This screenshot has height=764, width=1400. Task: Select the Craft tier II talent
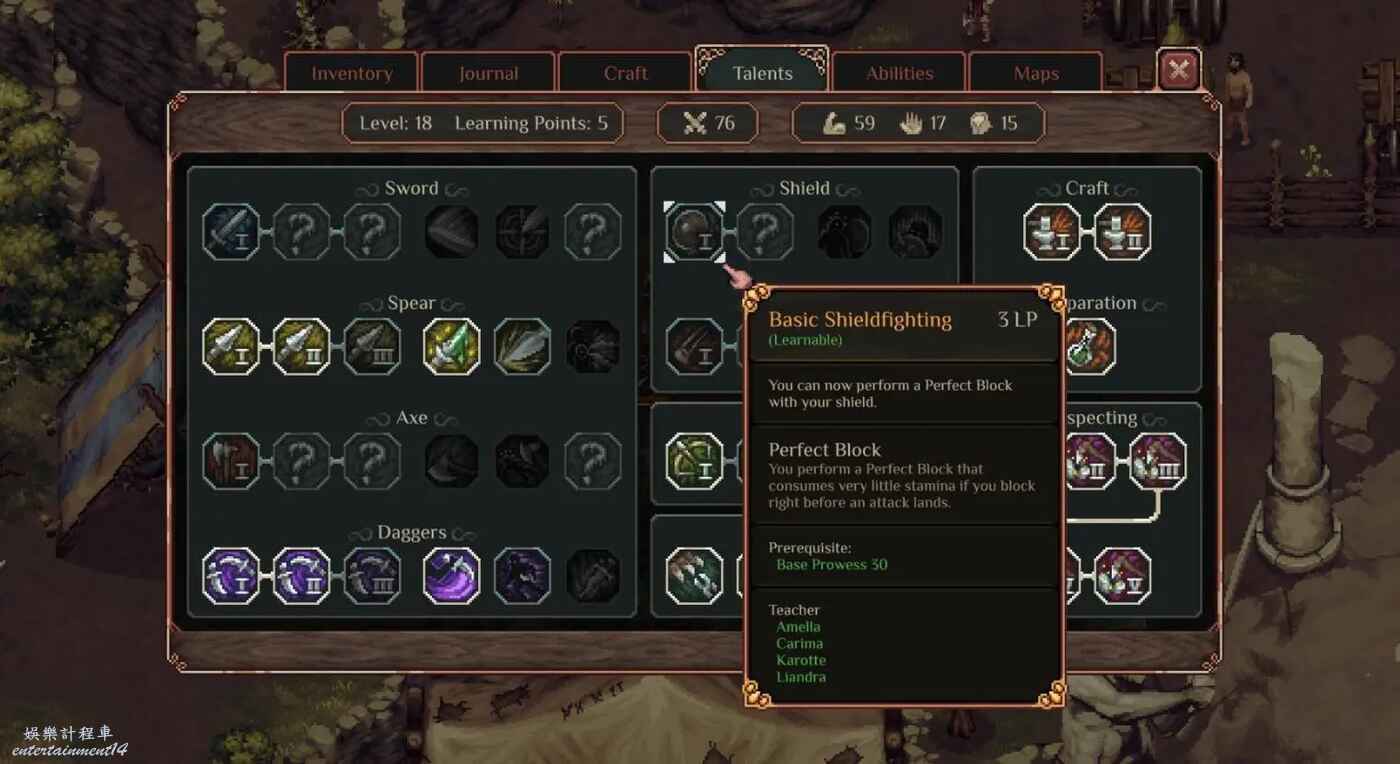pyautogui.click(x=1122, y=232)
